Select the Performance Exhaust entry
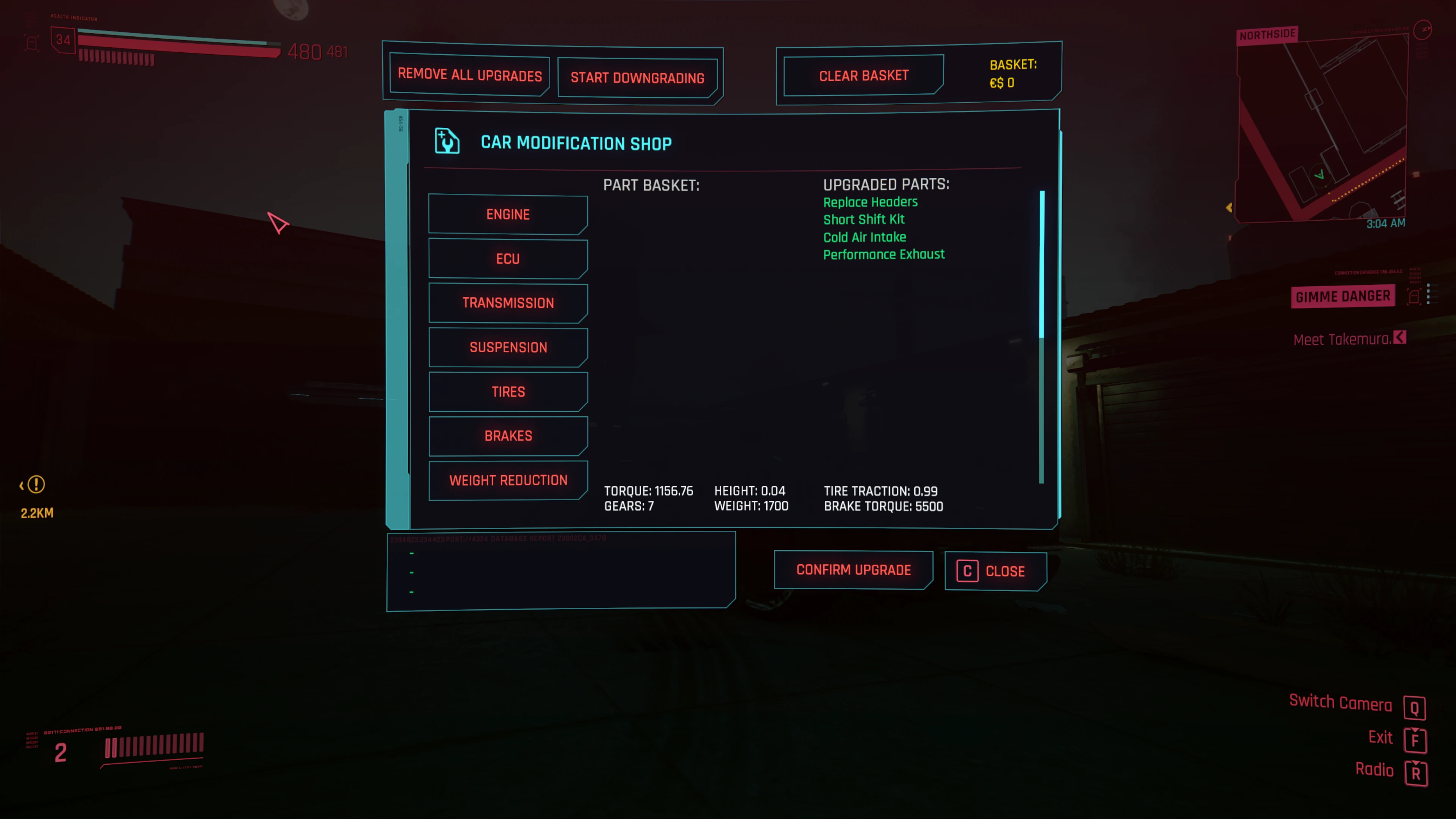The width and height of the screenshot is (1456, 819). coord(883,254)
